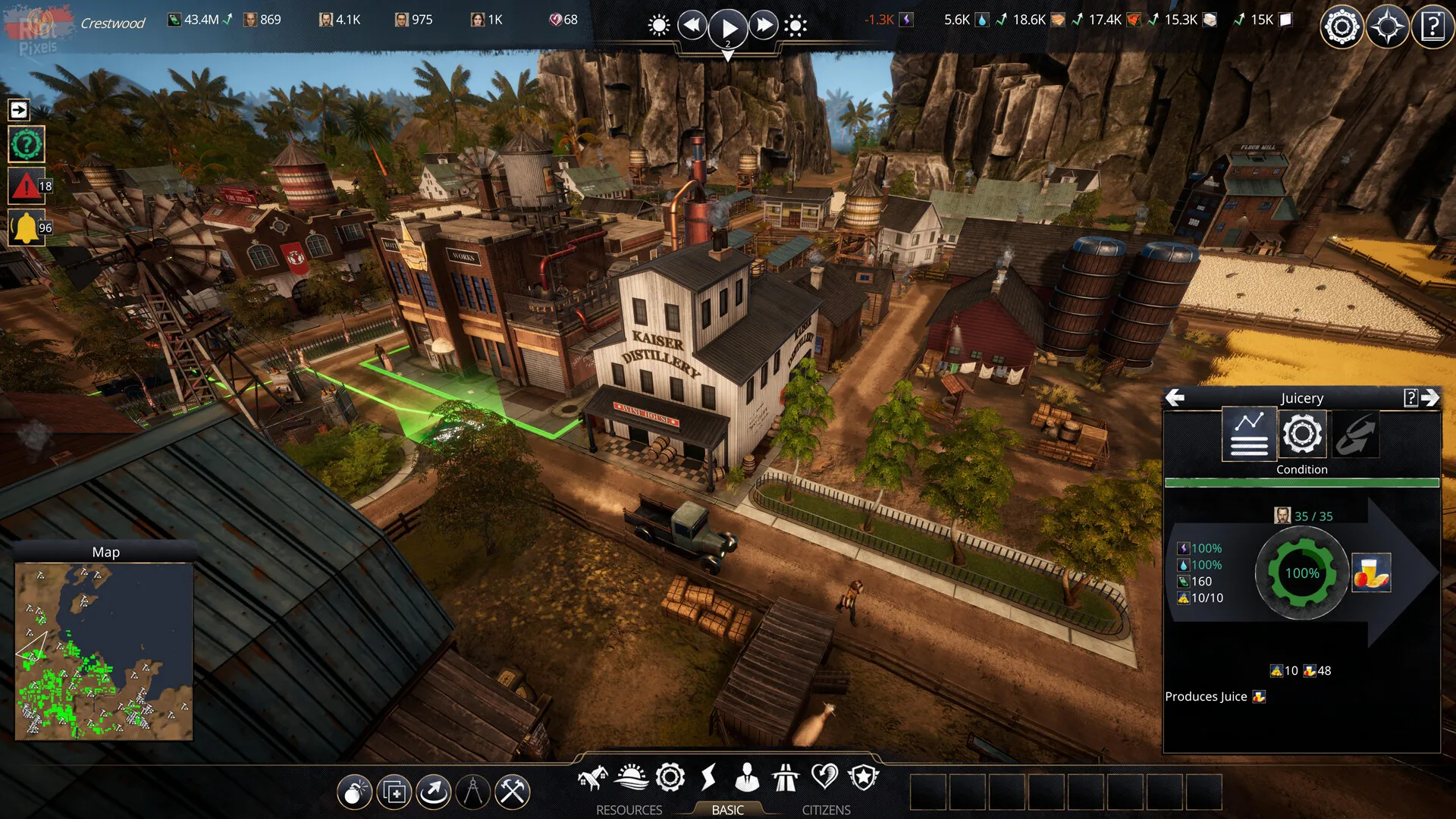Open the help book in top-right corner
This screenshot has width=1456, height=819.
(1432, 28)
